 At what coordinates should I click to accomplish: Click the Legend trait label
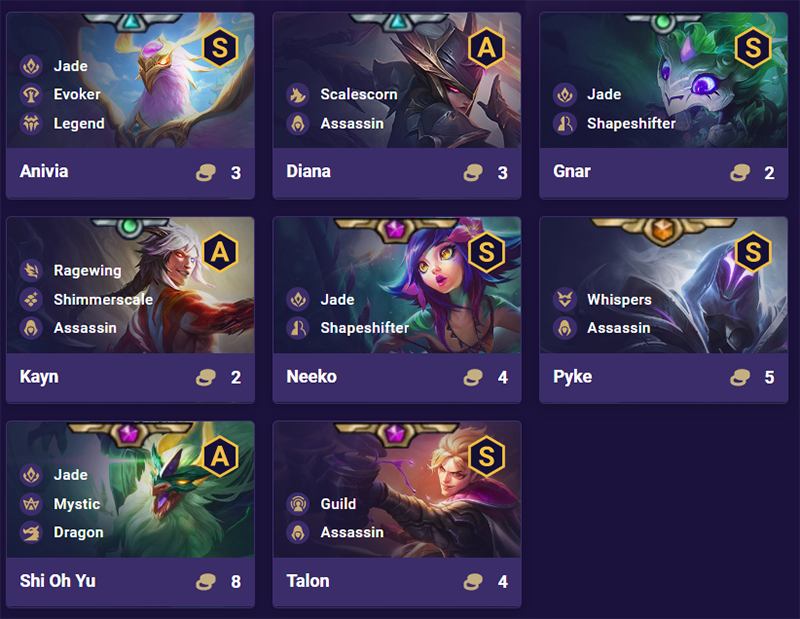click(78, 123)
